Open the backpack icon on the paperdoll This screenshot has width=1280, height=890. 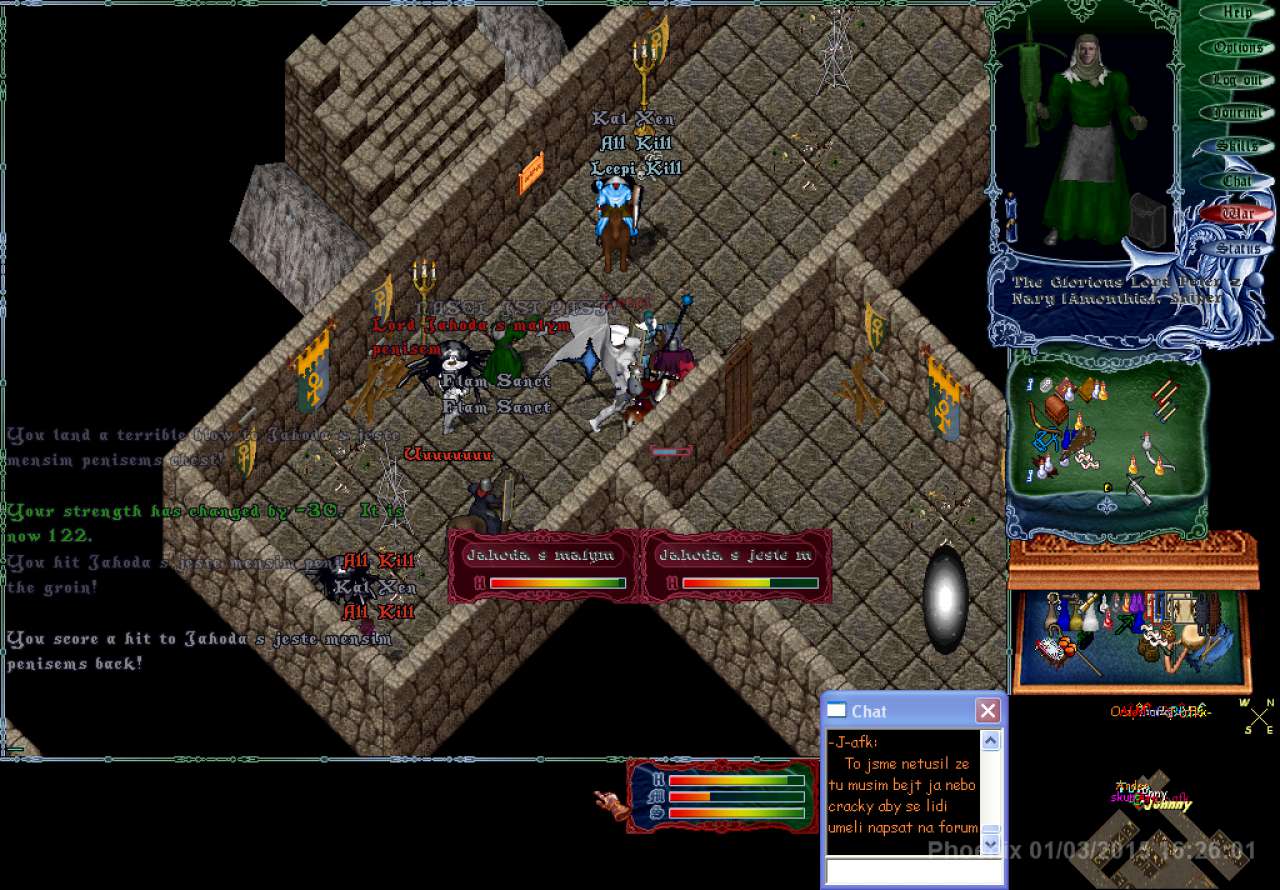[1149, 219]
